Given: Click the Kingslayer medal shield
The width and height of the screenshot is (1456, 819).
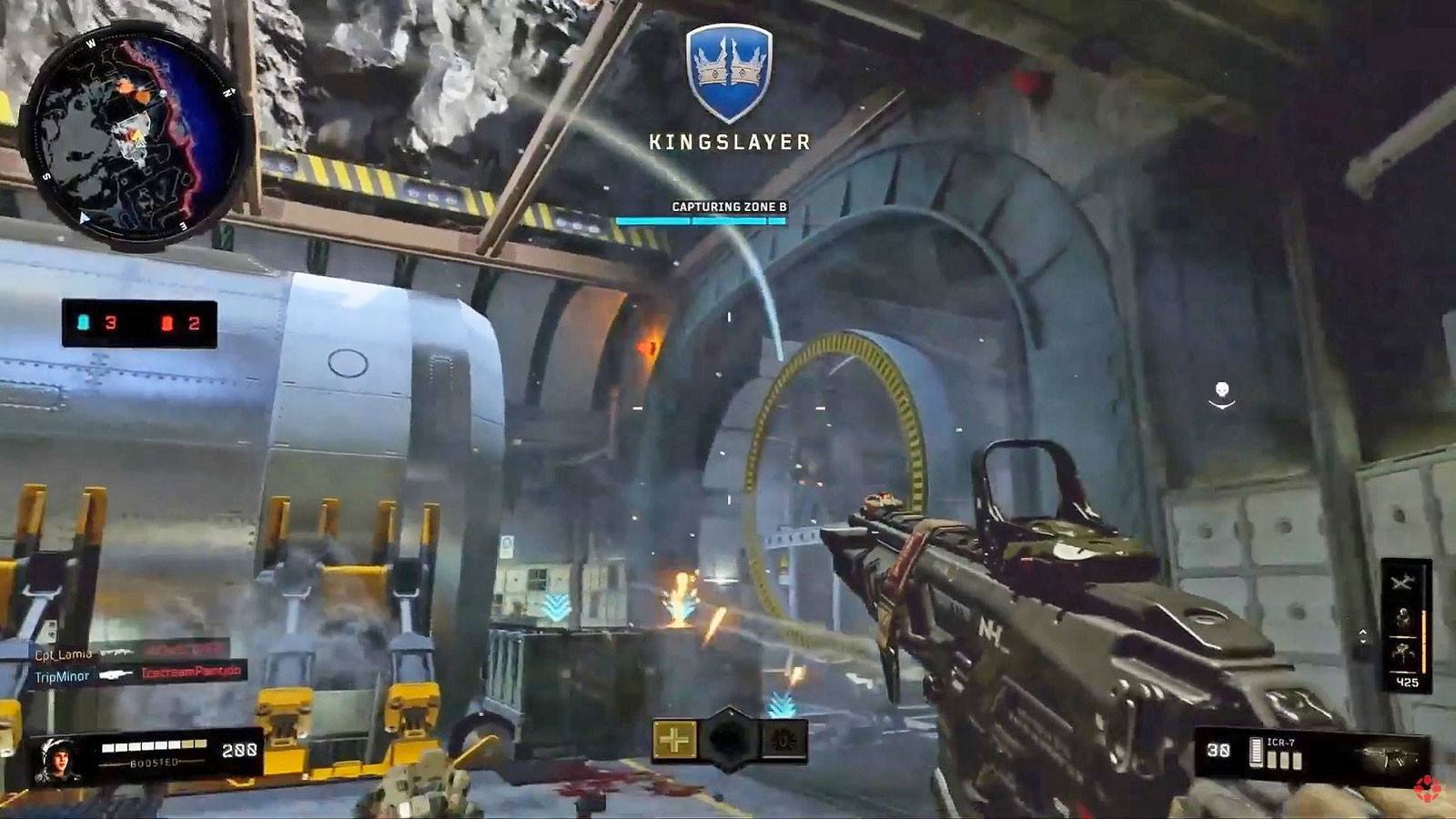Looking at the screenshot, I should (729, 73).
